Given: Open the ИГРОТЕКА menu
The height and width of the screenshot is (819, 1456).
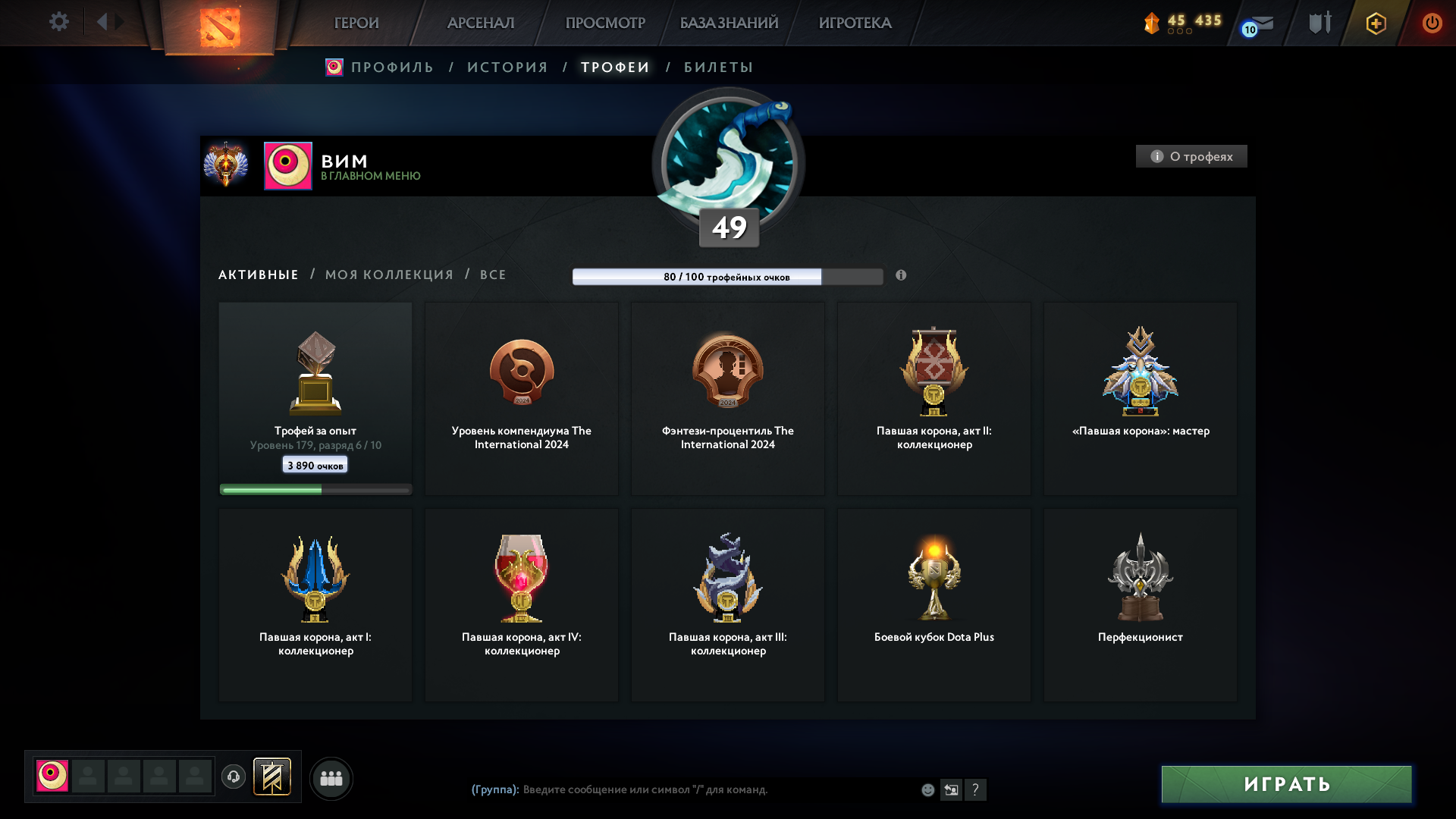Looking at the screenshot, I should pos(855,23).
